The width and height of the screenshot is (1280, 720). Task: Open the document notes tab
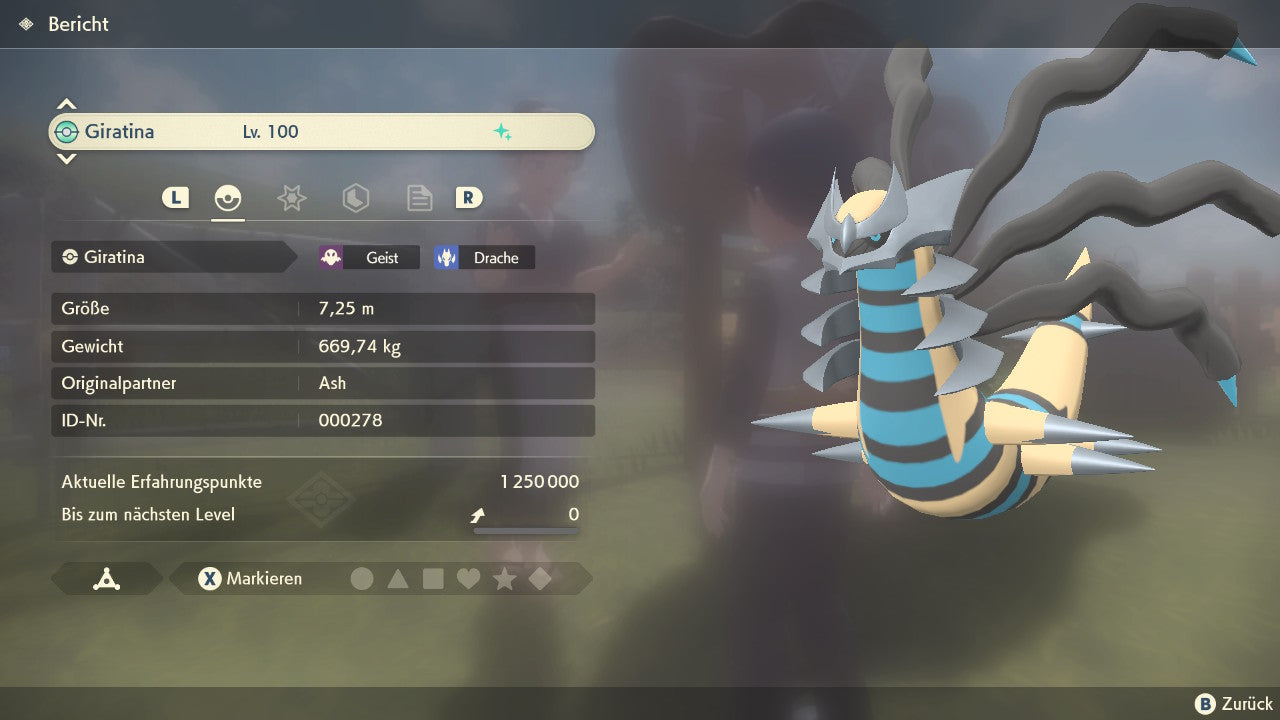419,198
